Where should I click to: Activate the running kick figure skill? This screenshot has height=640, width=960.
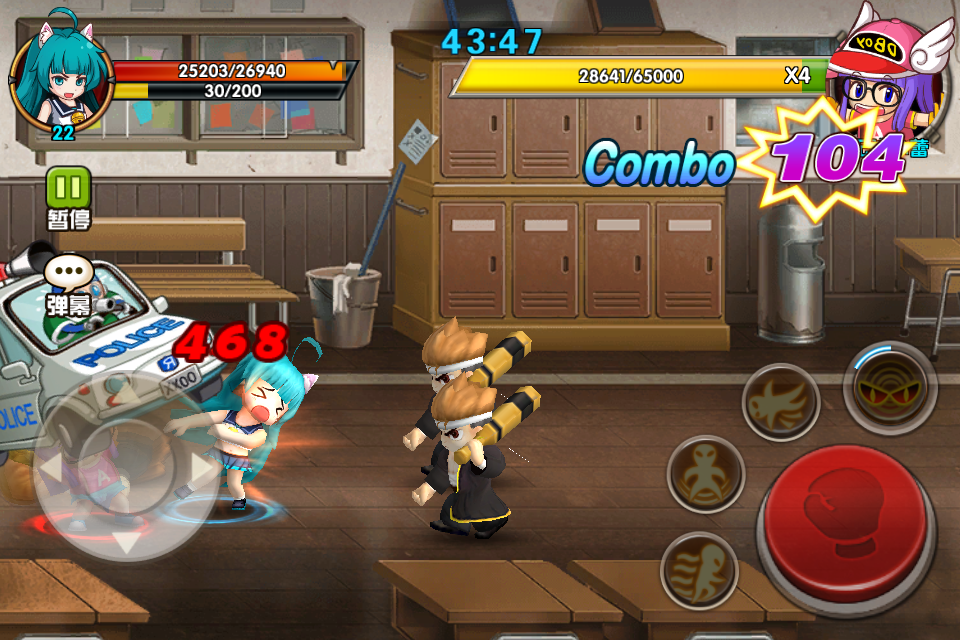coord(699,570)
